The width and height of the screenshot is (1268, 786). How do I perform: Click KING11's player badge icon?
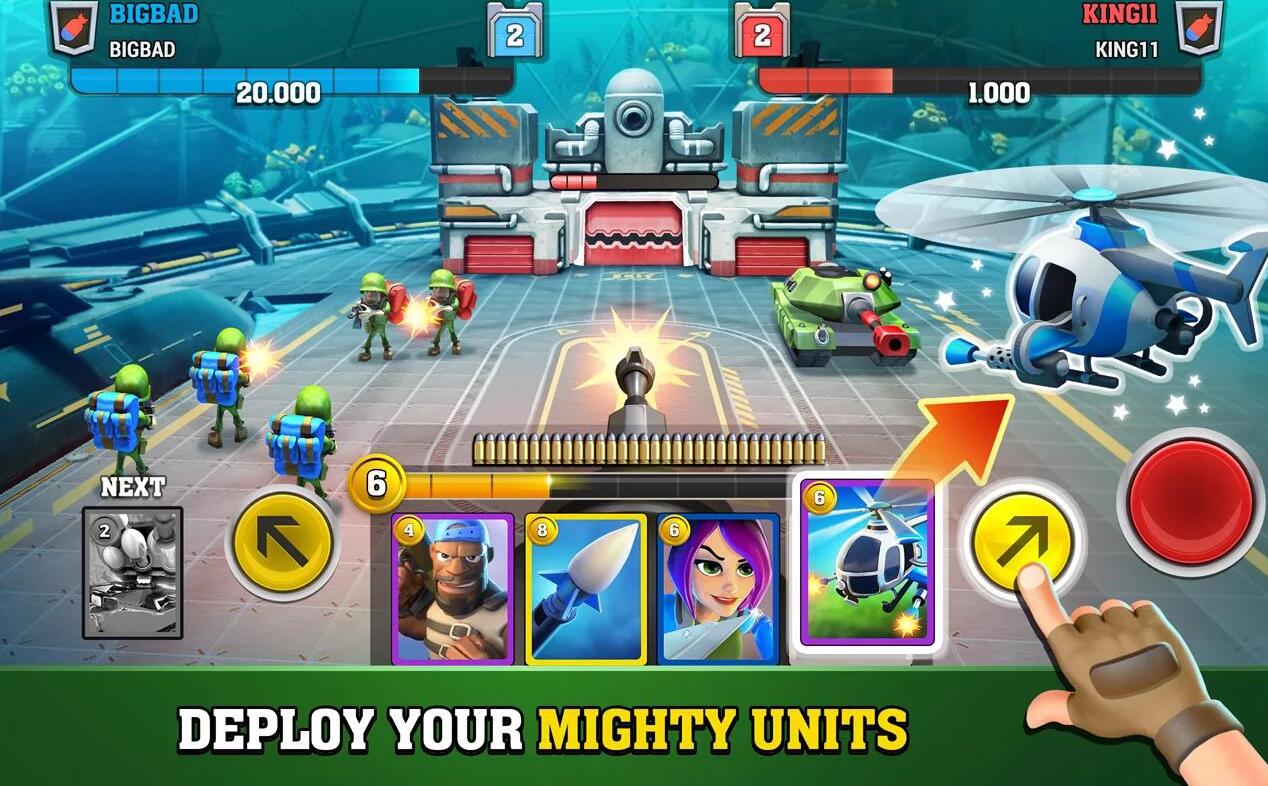pos(1198,26)
